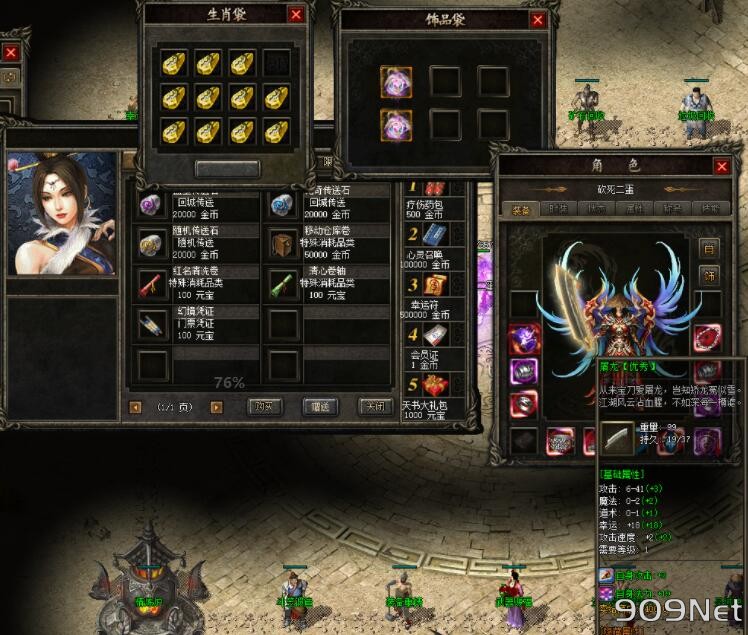Screen dimensions: 748x635
Task: Select the 移动仓库卷 mobile warehouse scroll
Action: 283,242
